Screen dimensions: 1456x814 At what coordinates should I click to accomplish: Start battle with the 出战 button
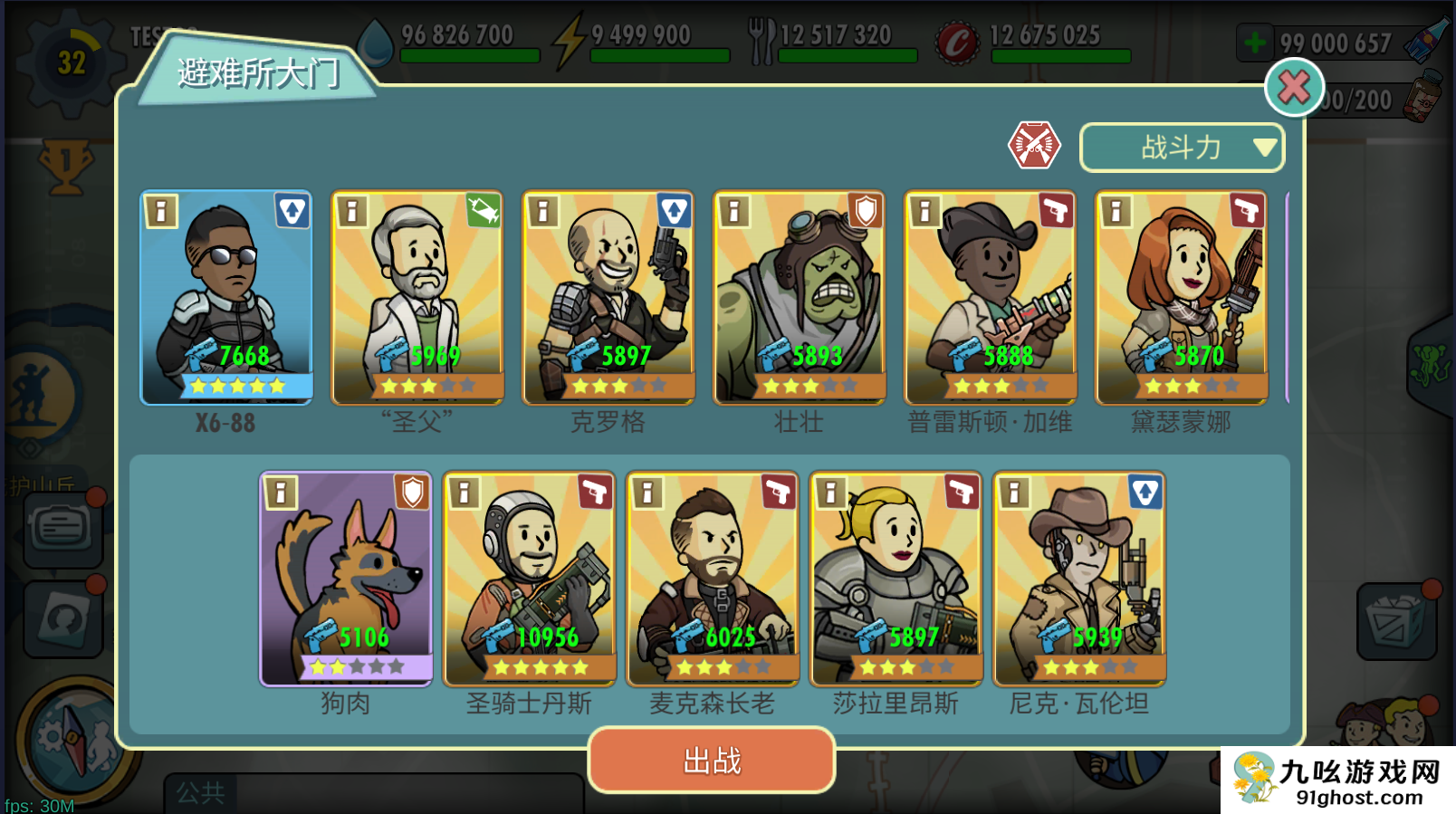pyautogui.click(x=712, y=761)
